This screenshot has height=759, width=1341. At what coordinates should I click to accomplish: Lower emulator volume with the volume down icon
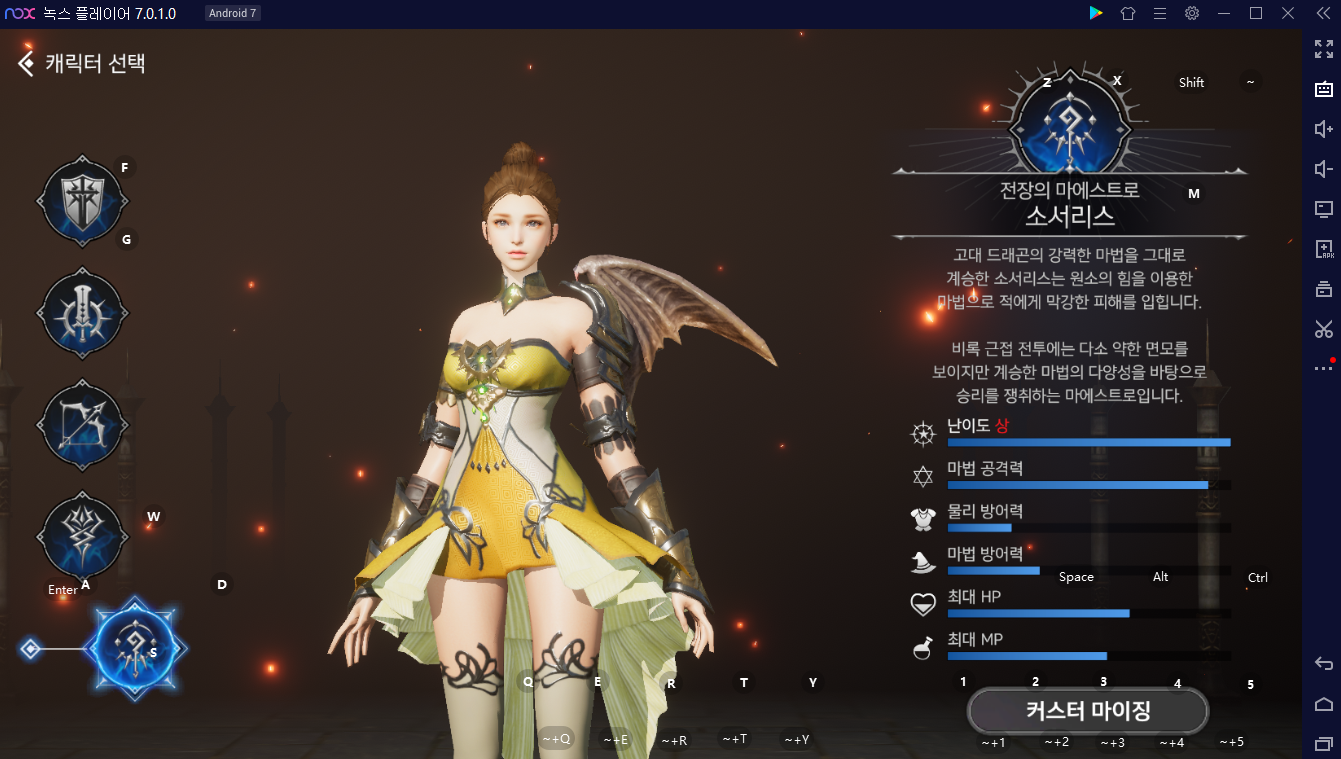coord(1323,169)
